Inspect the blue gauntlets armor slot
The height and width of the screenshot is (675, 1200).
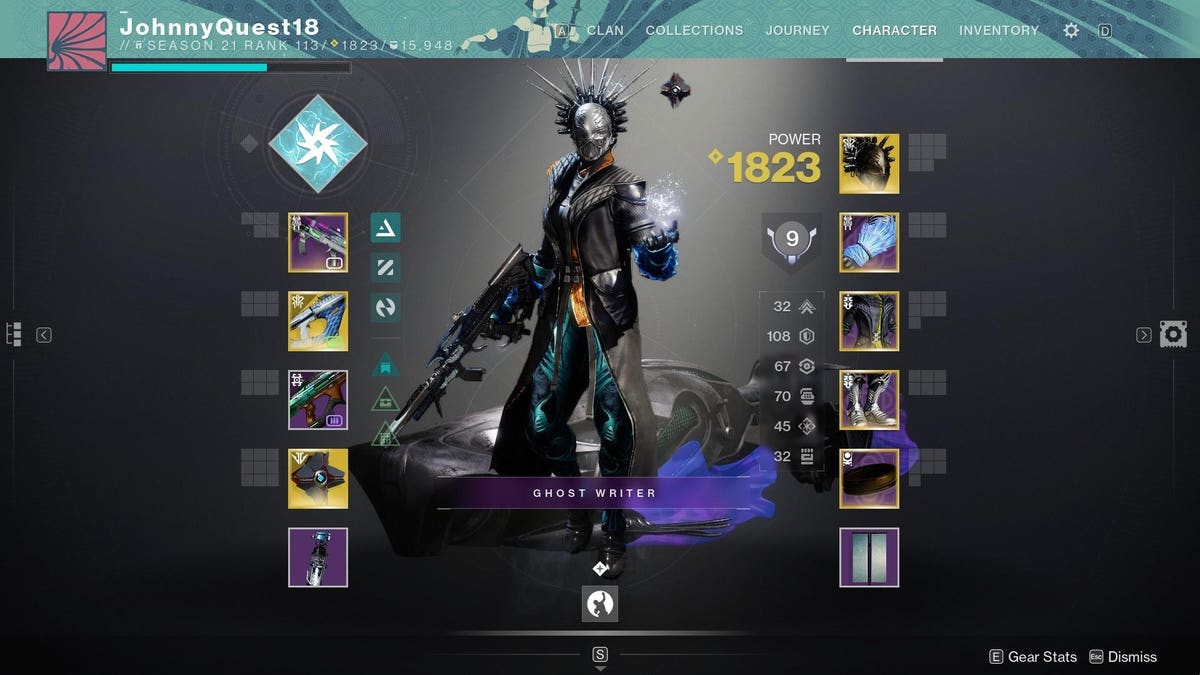point(869,242)
